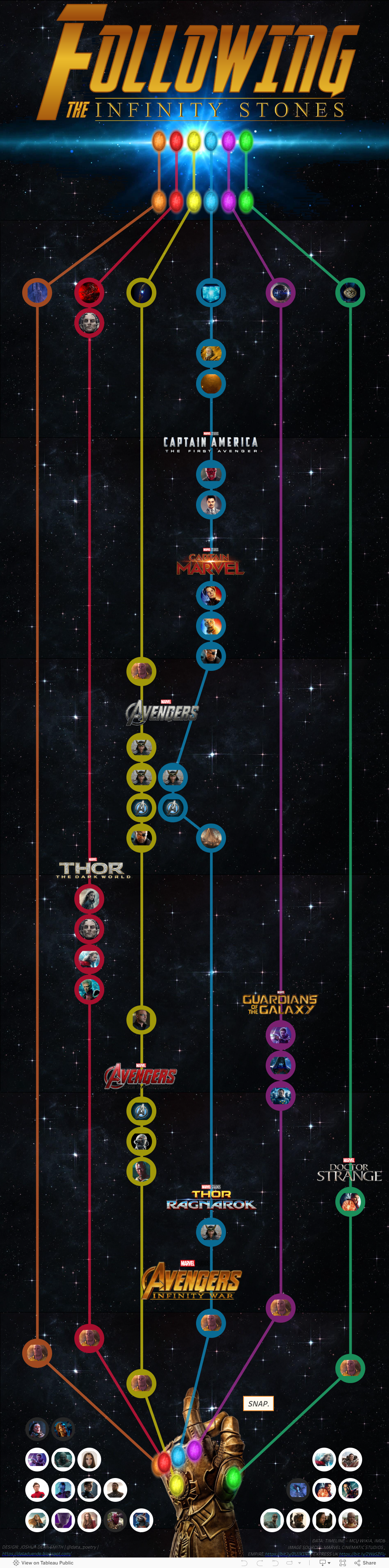This screenshot has width=389, height=1568.
Task: Pick the Ultron marker on the yellow line
Action: pyautogui.click(x=141, y=1141)
